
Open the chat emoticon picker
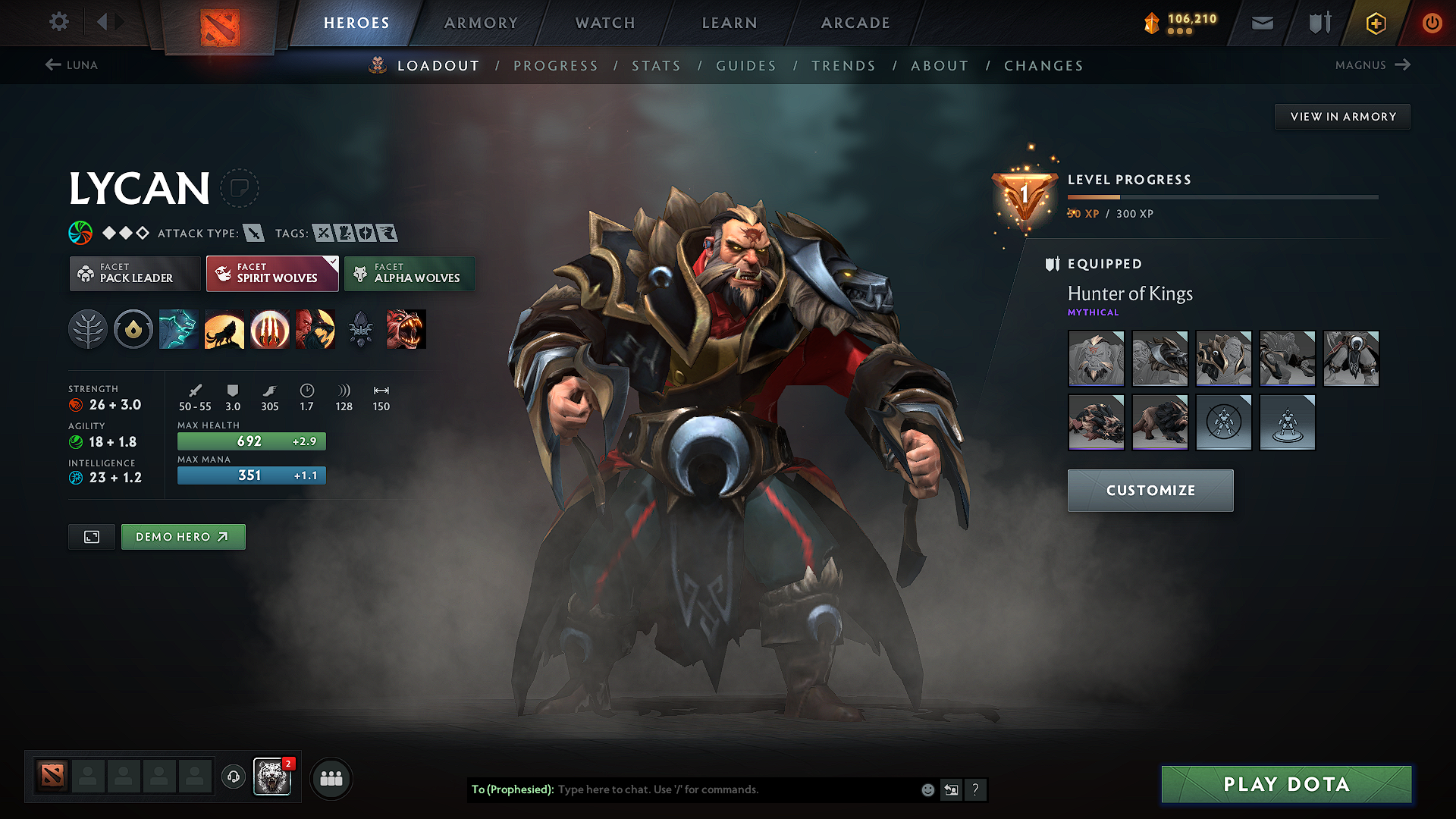(x=927, y=789)
